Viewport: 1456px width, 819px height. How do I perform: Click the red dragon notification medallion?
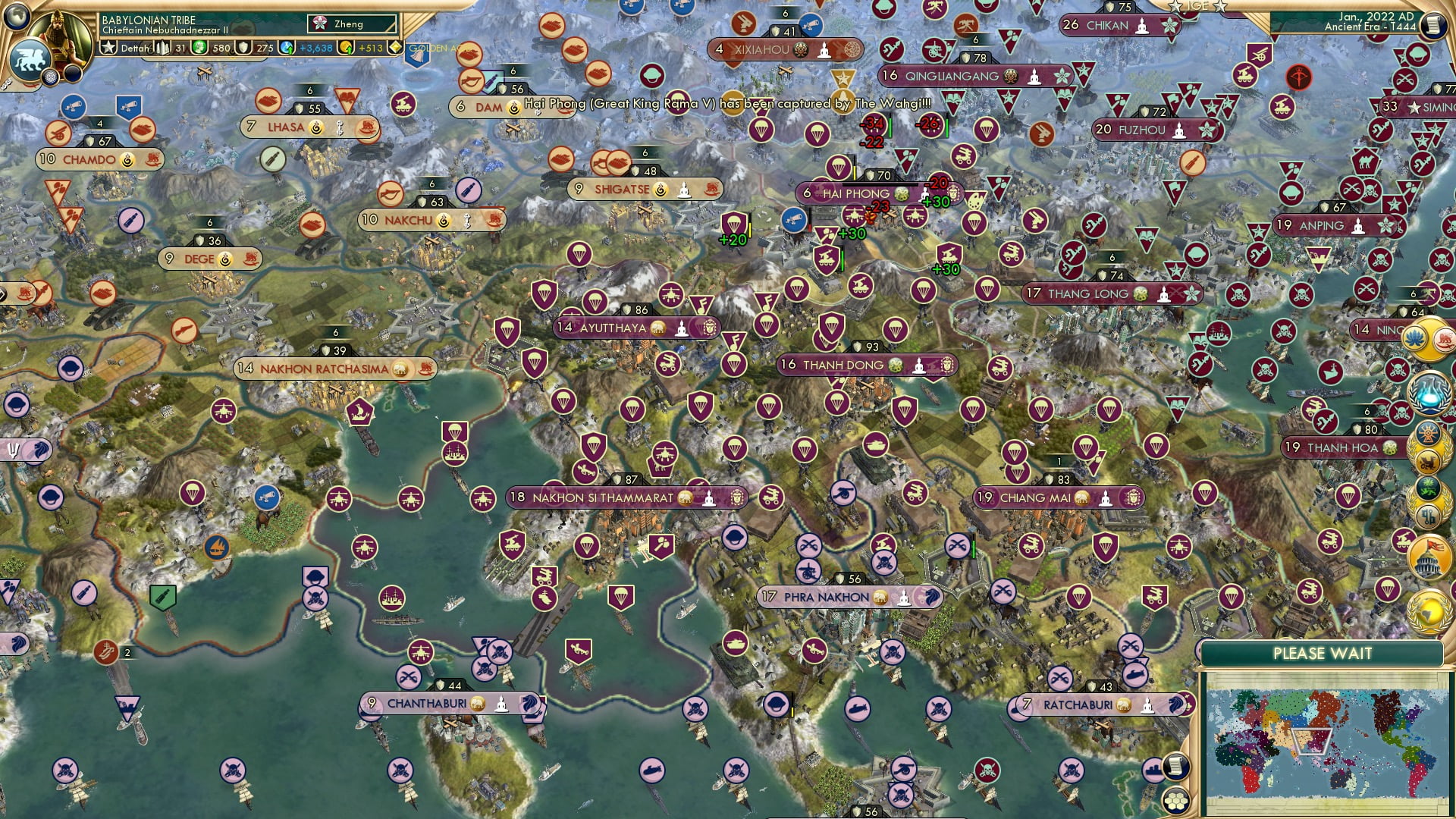pyautogui.click(x=1428, y=460)
